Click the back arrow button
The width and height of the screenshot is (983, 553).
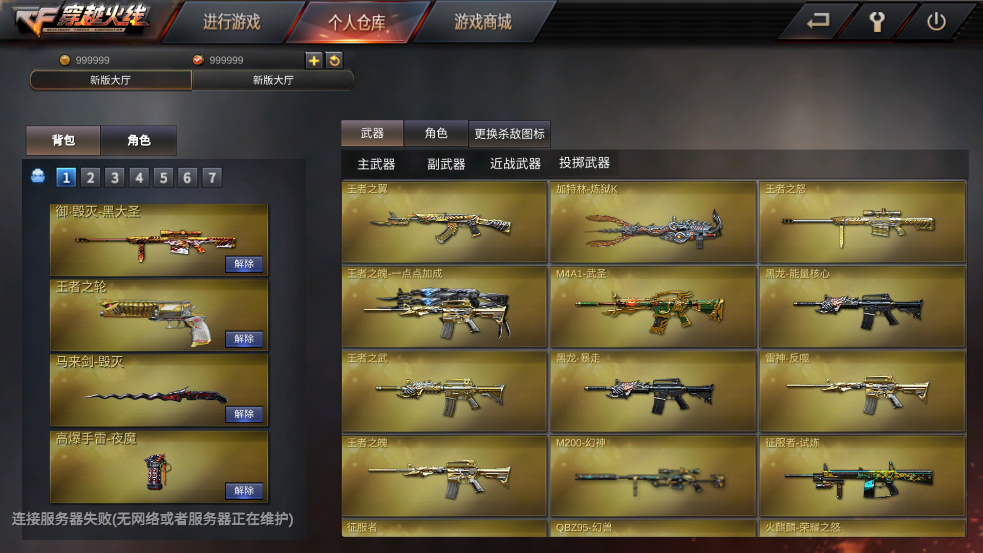coord(818,21)
